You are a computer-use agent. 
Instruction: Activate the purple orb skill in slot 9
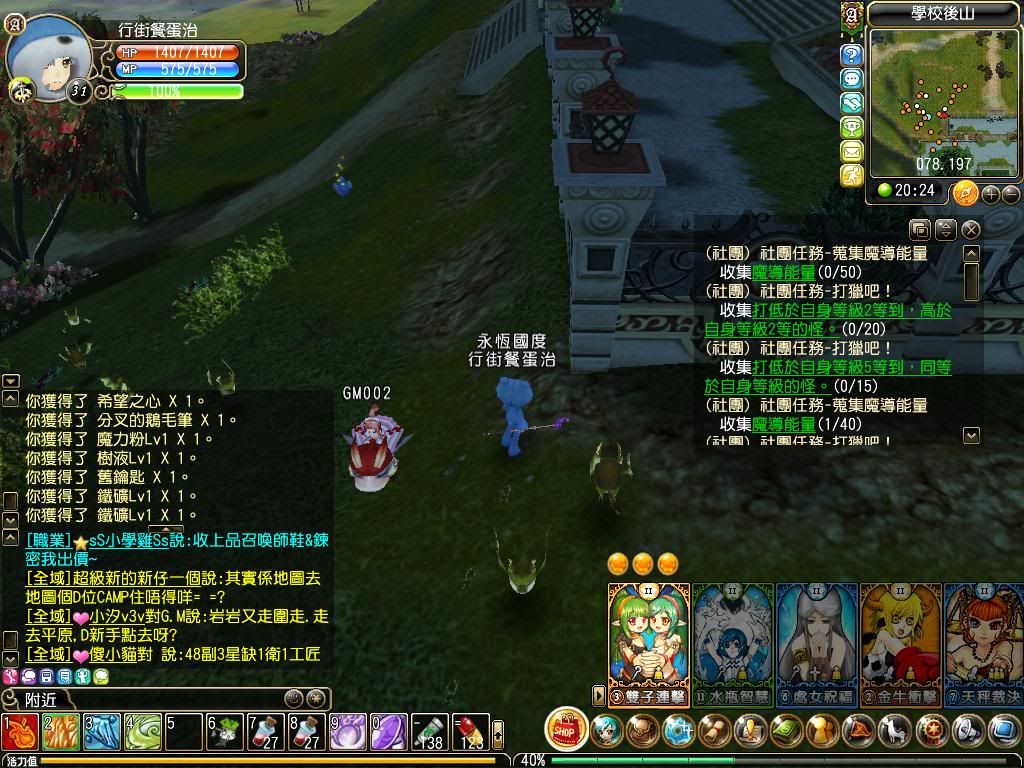348,732
